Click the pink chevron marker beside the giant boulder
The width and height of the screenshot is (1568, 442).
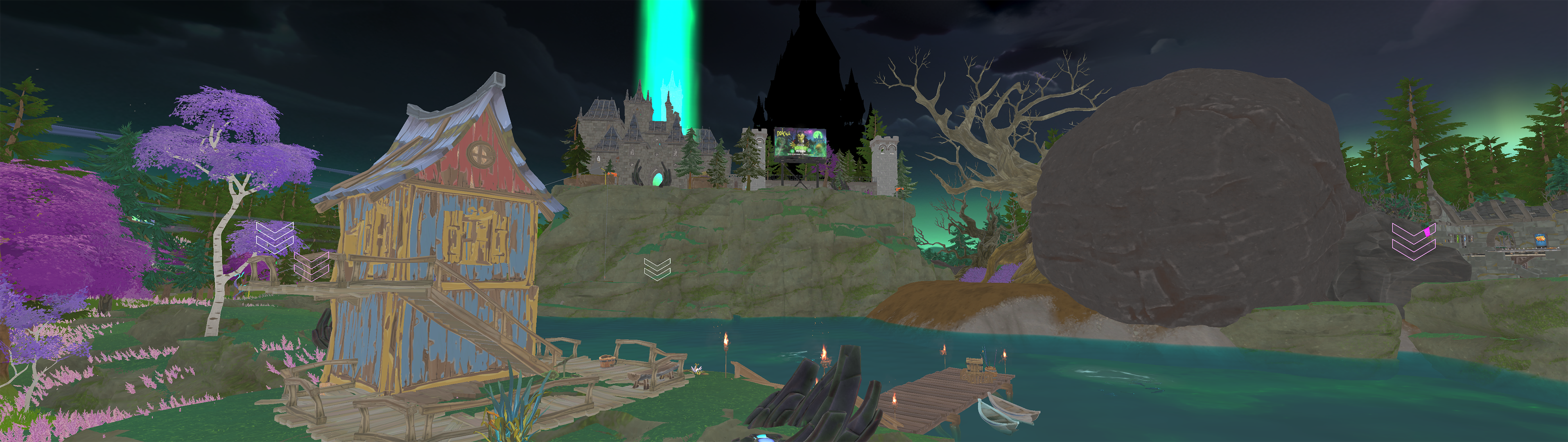click(1413, 241)
